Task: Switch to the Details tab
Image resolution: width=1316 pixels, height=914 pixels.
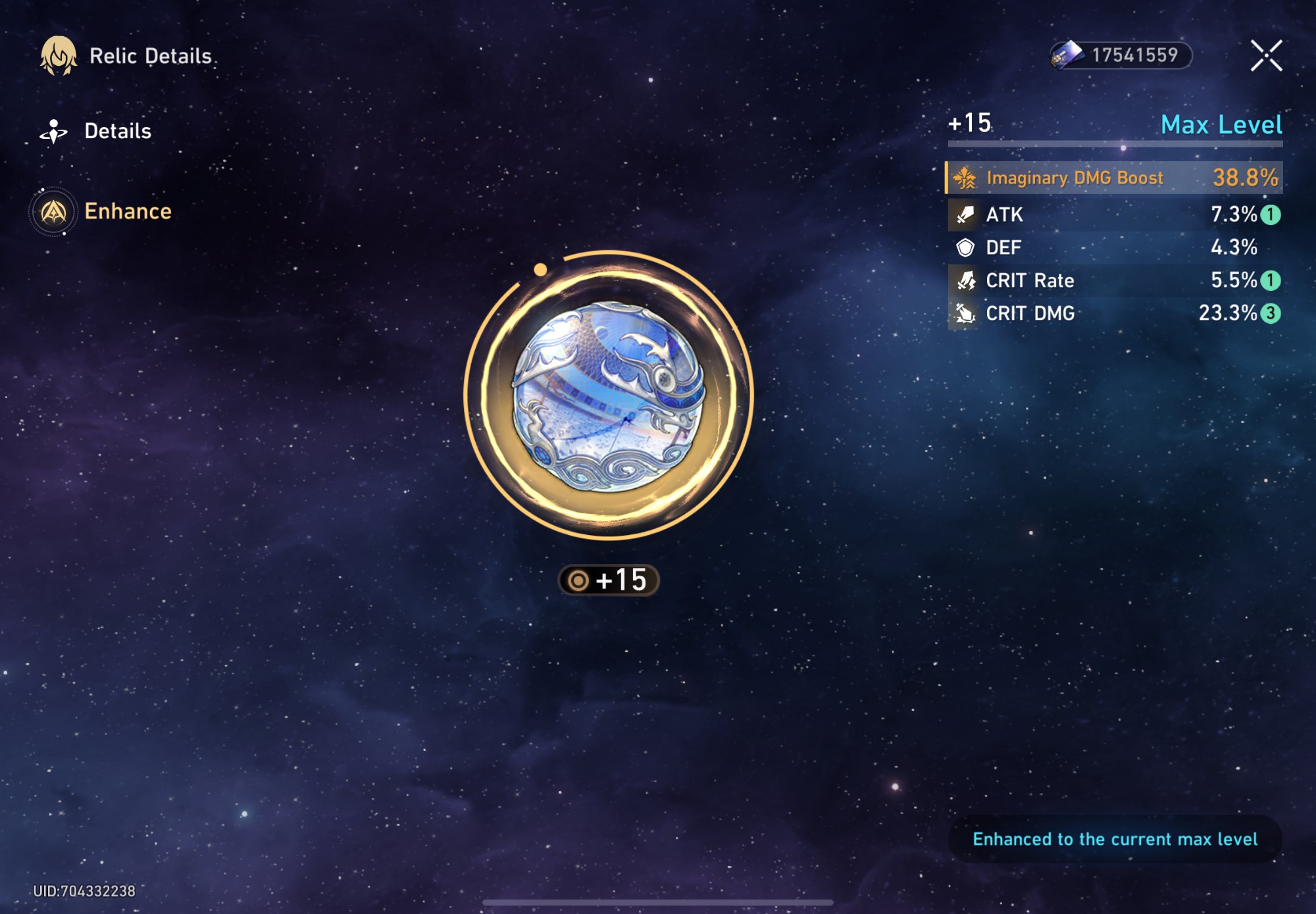Action: tap(97, 132)
